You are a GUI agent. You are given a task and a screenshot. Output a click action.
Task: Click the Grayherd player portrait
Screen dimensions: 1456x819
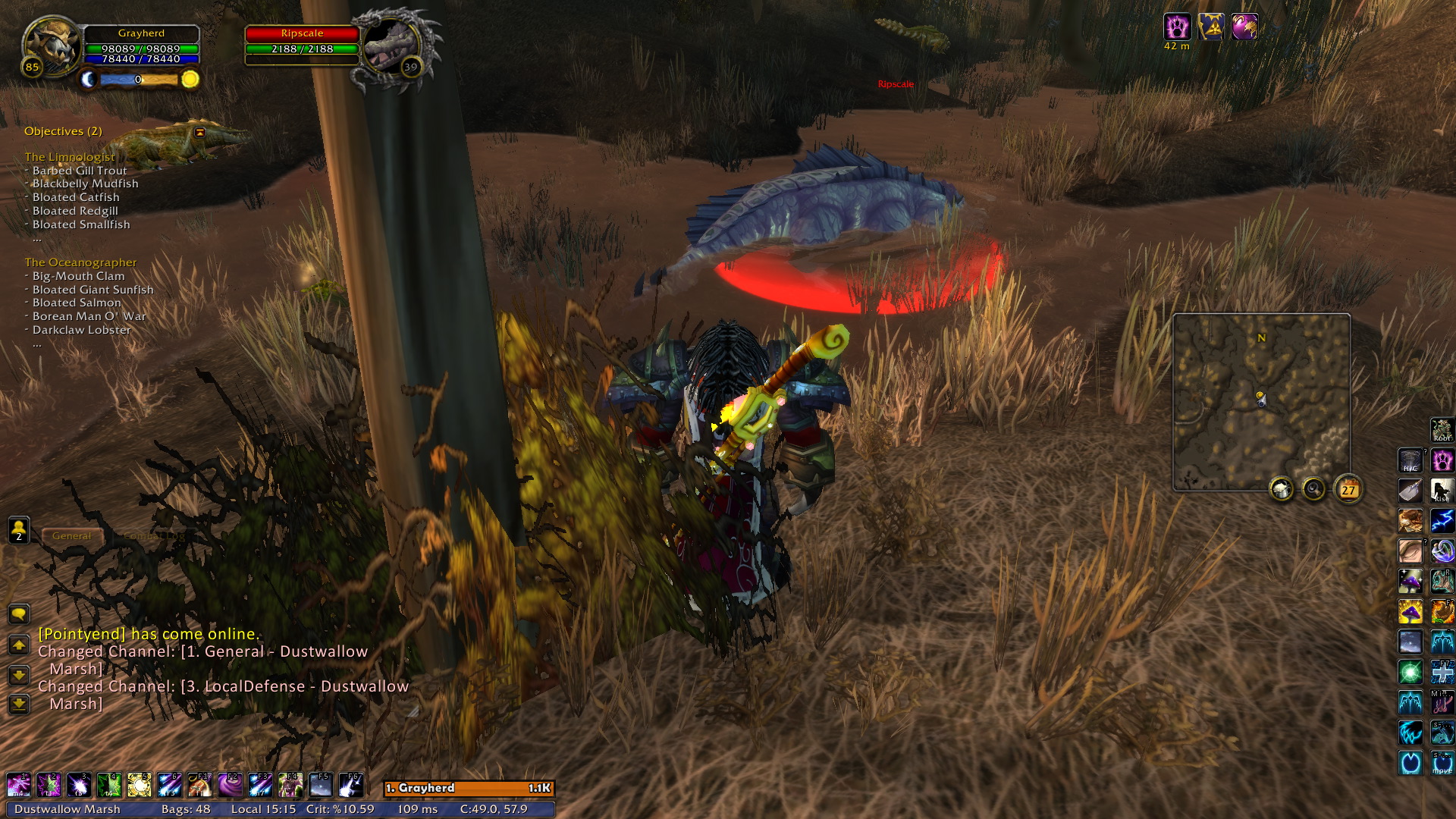(50, 45)
